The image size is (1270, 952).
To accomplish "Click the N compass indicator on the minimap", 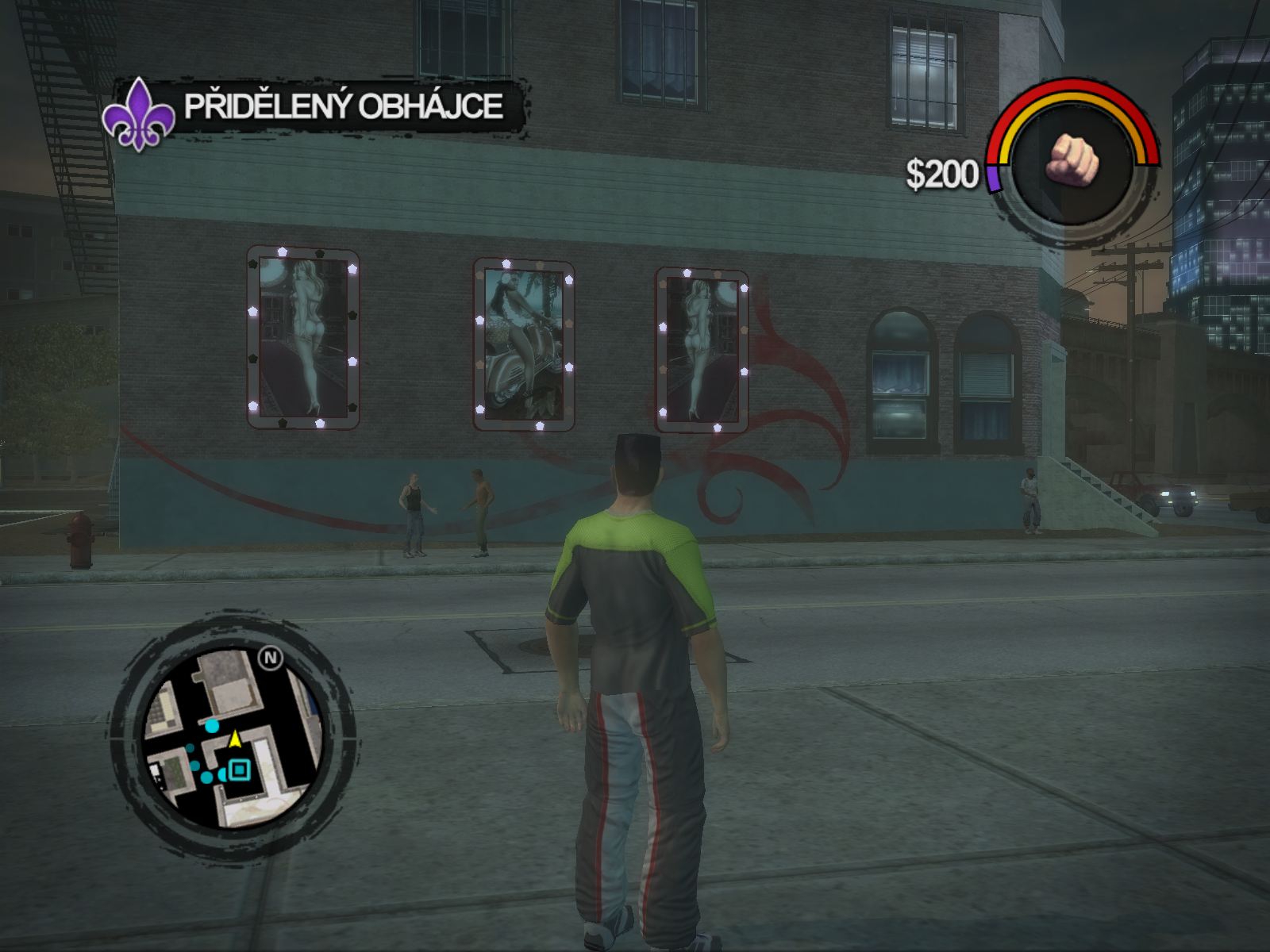I will point(271,658).
